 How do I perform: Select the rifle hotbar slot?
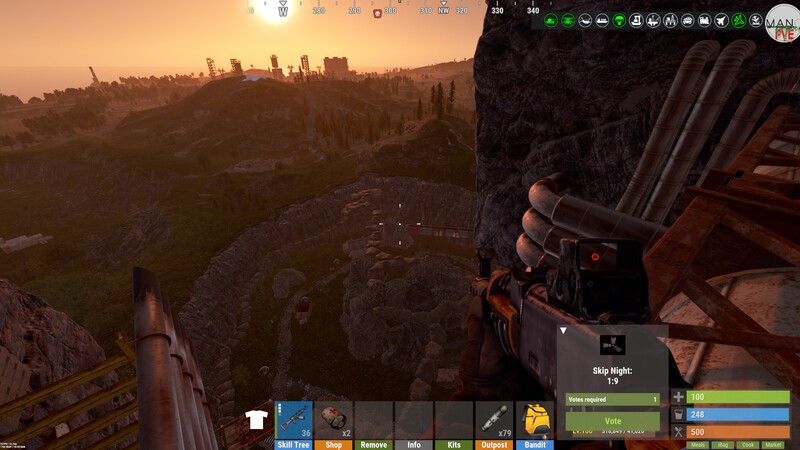(294, 420)
